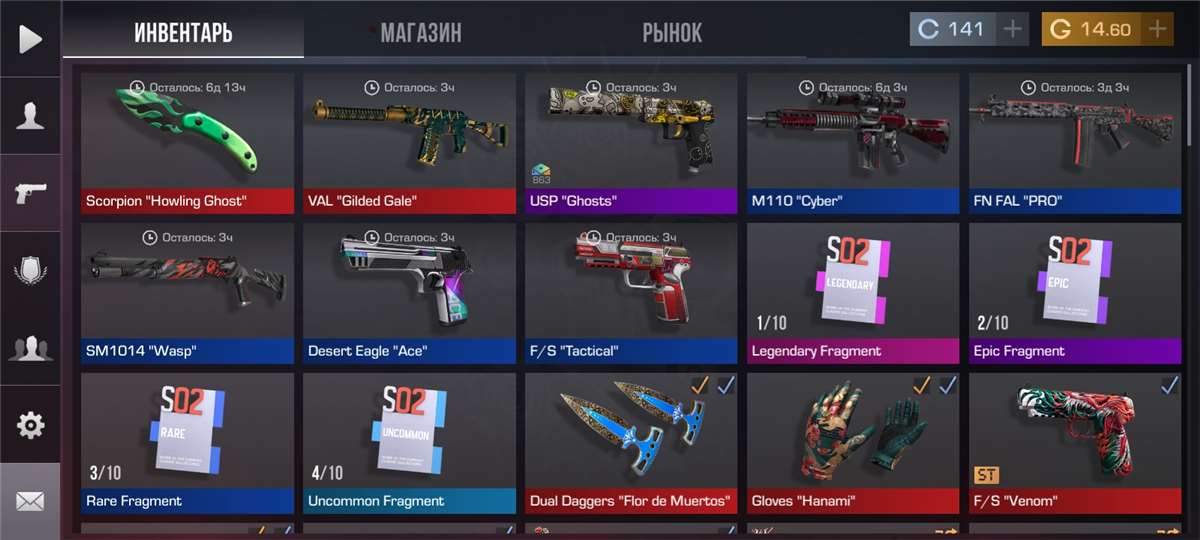1200x540 pixels.
Task: Add silver coins with the plus button
Action: [x=1013, y=29]
